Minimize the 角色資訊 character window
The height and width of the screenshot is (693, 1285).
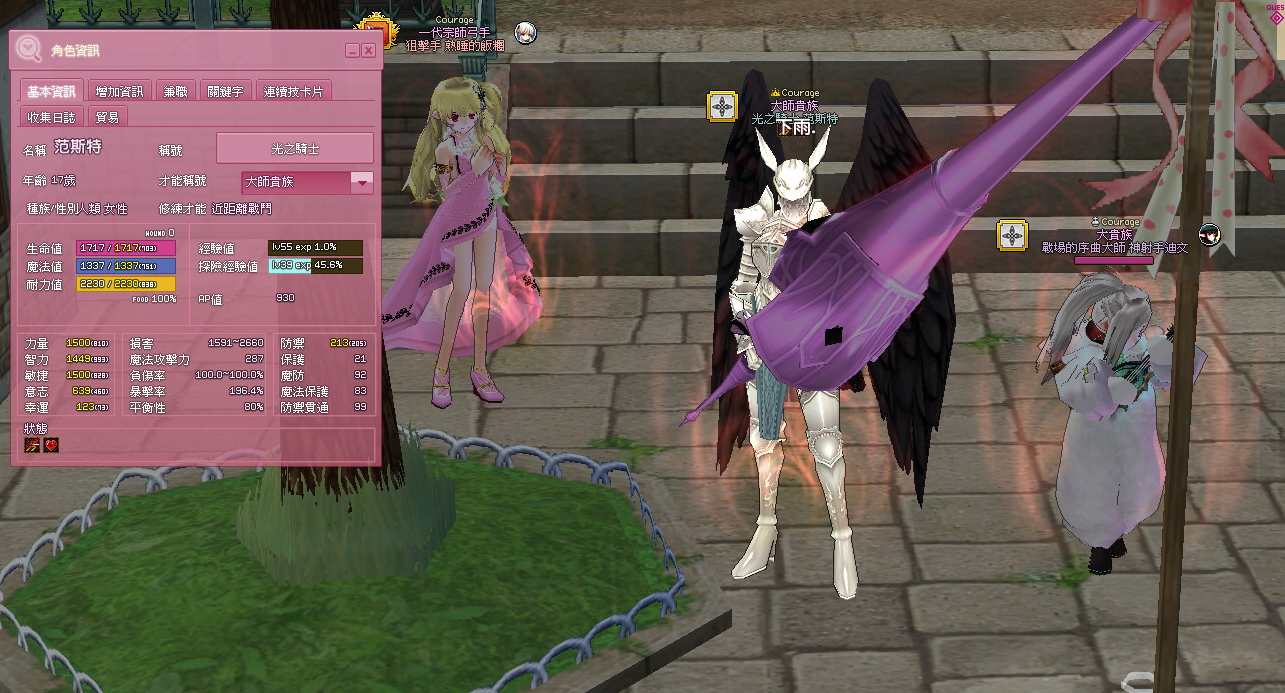coord(353,50)
